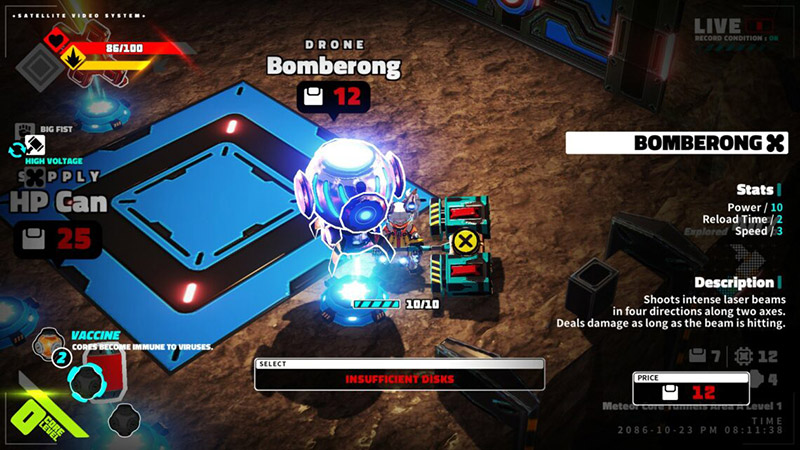Select the Bomberong title banner
The width and height of the screenshot is (800, 450).
[x=676, y=143]
